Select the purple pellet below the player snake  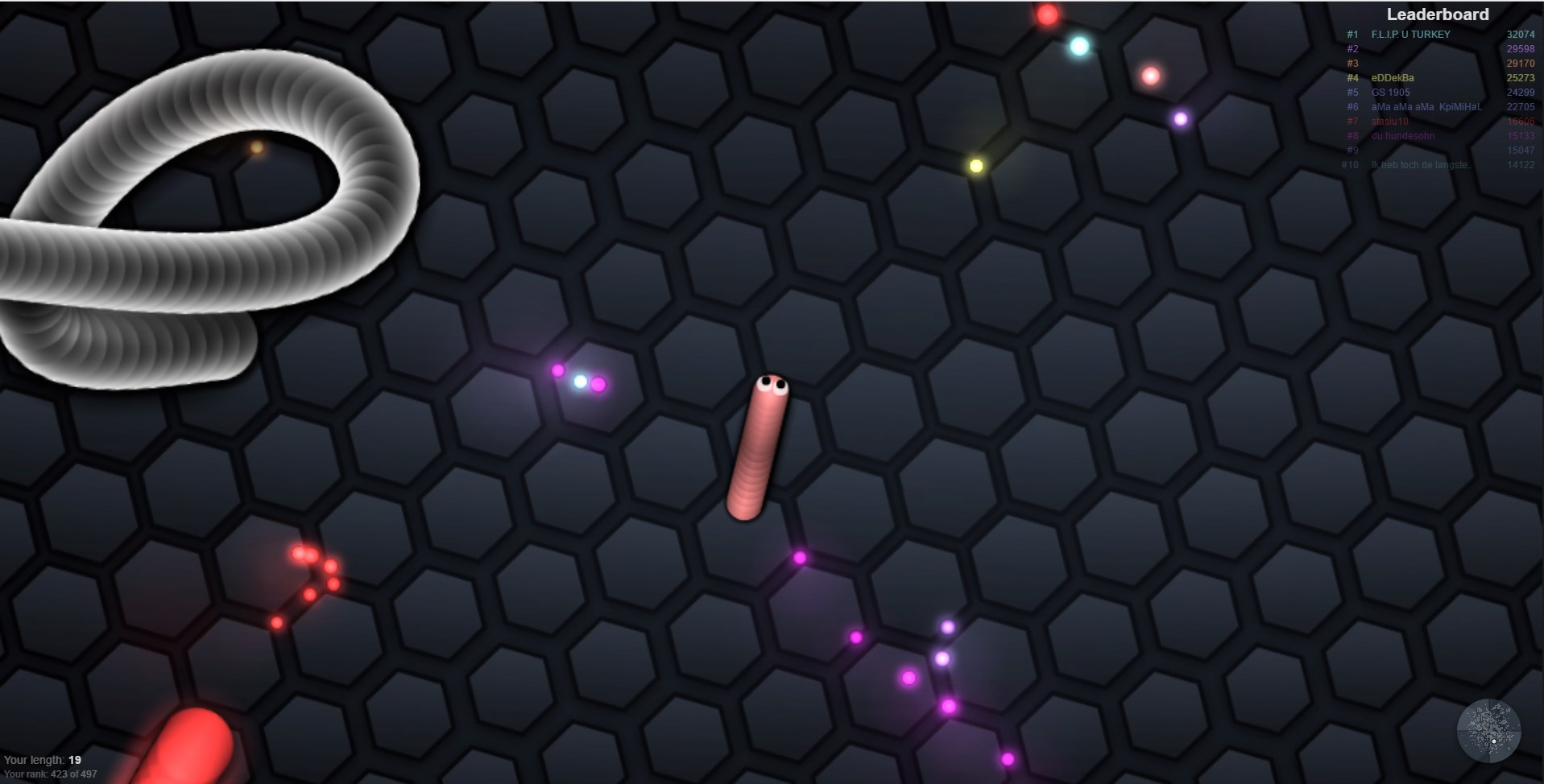coord(798,555)
